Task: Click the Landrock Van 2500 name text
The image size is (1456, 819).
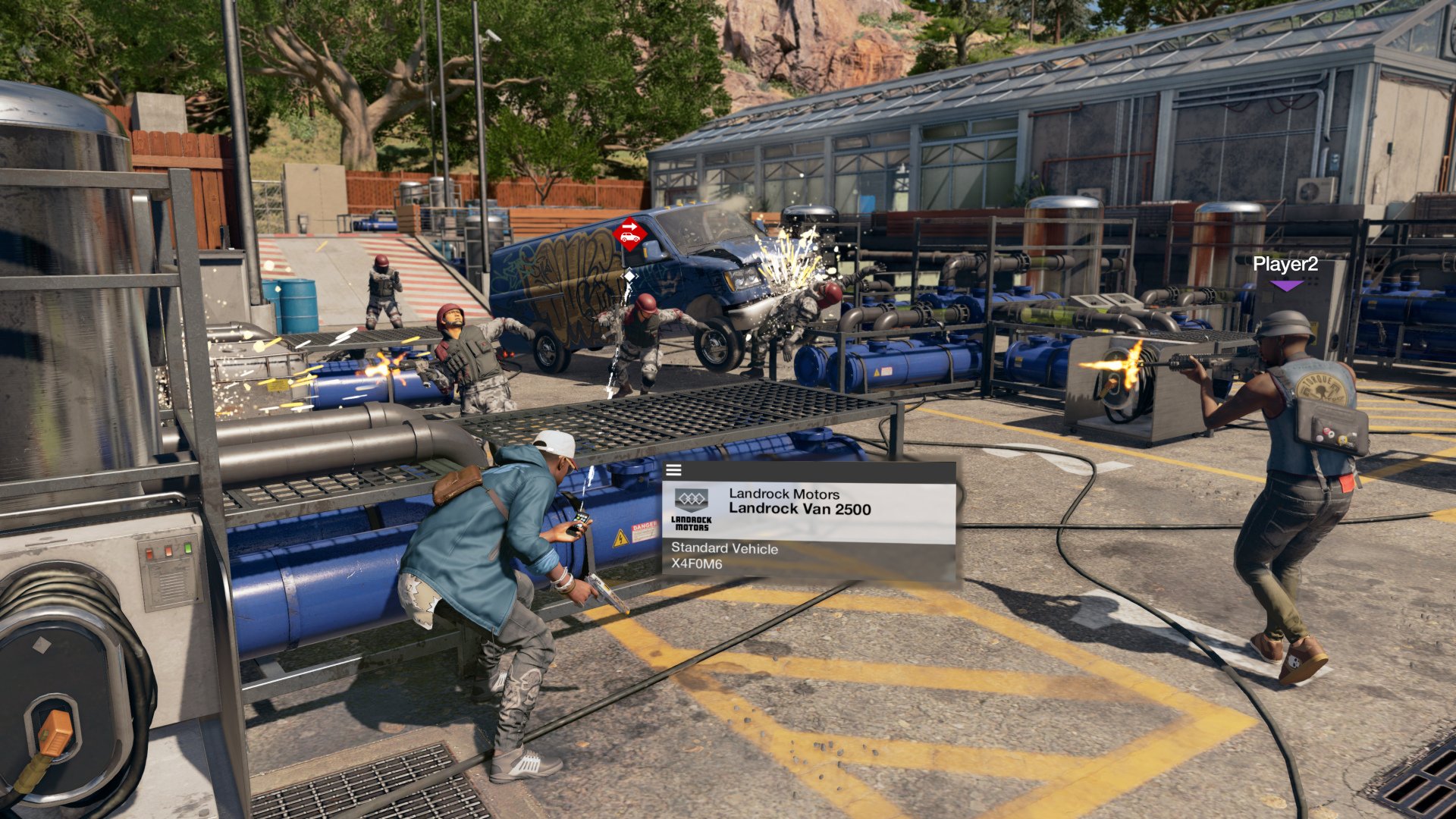Action: coord(801,508)
